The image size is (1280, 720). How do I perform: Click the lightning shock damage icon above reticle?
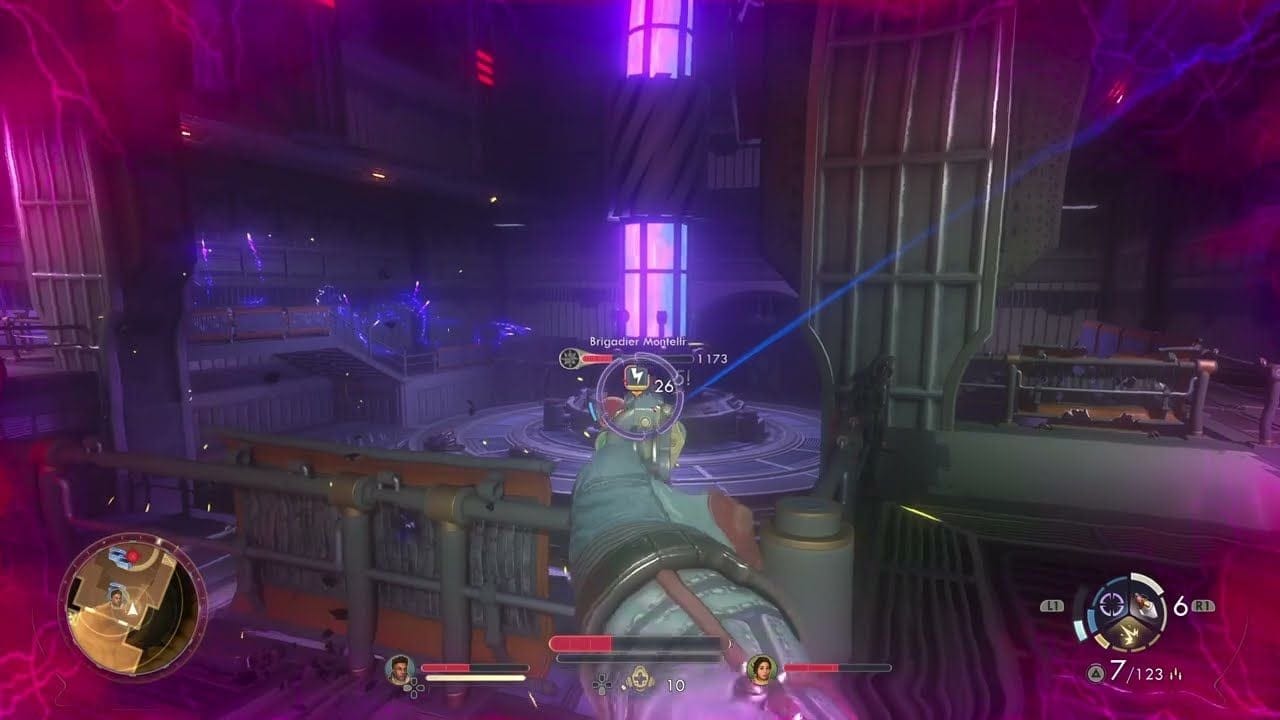click(637, 375)
